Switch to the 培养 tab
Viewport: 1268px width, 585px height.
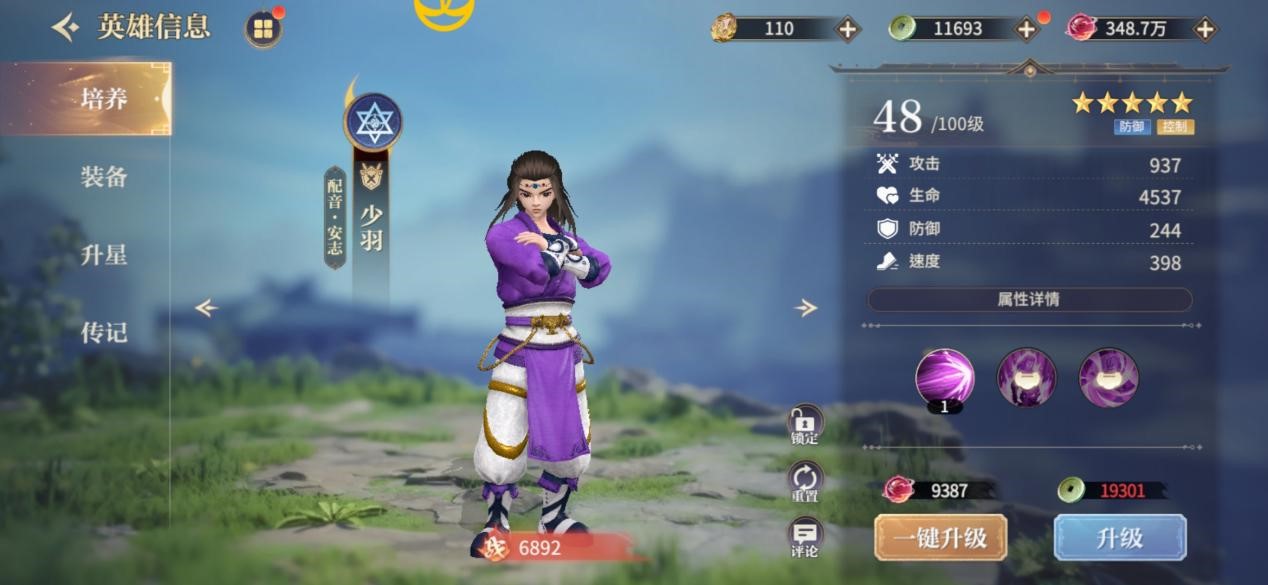(x=103, y=99)
